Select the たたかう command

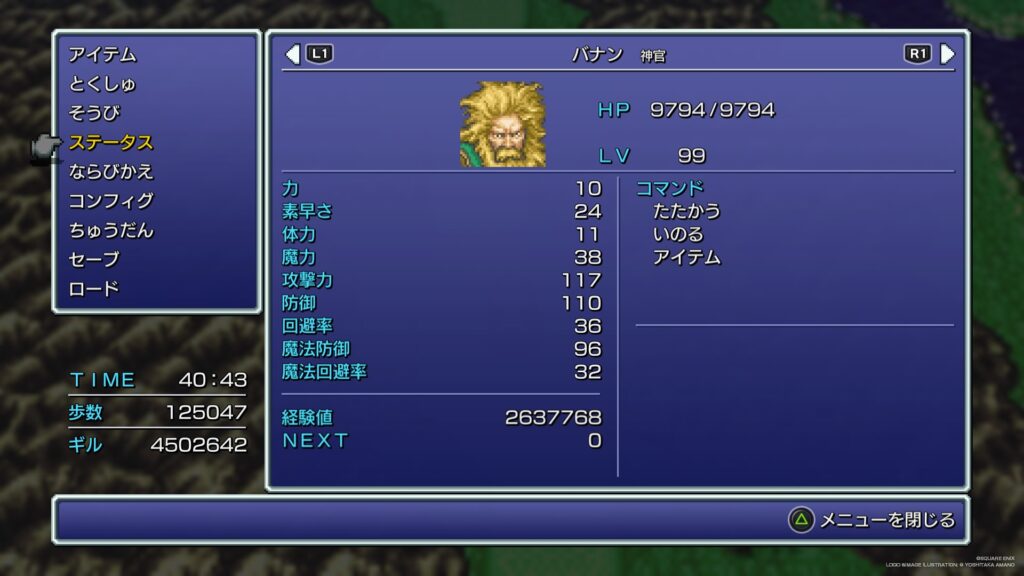[x=686, y=211]
